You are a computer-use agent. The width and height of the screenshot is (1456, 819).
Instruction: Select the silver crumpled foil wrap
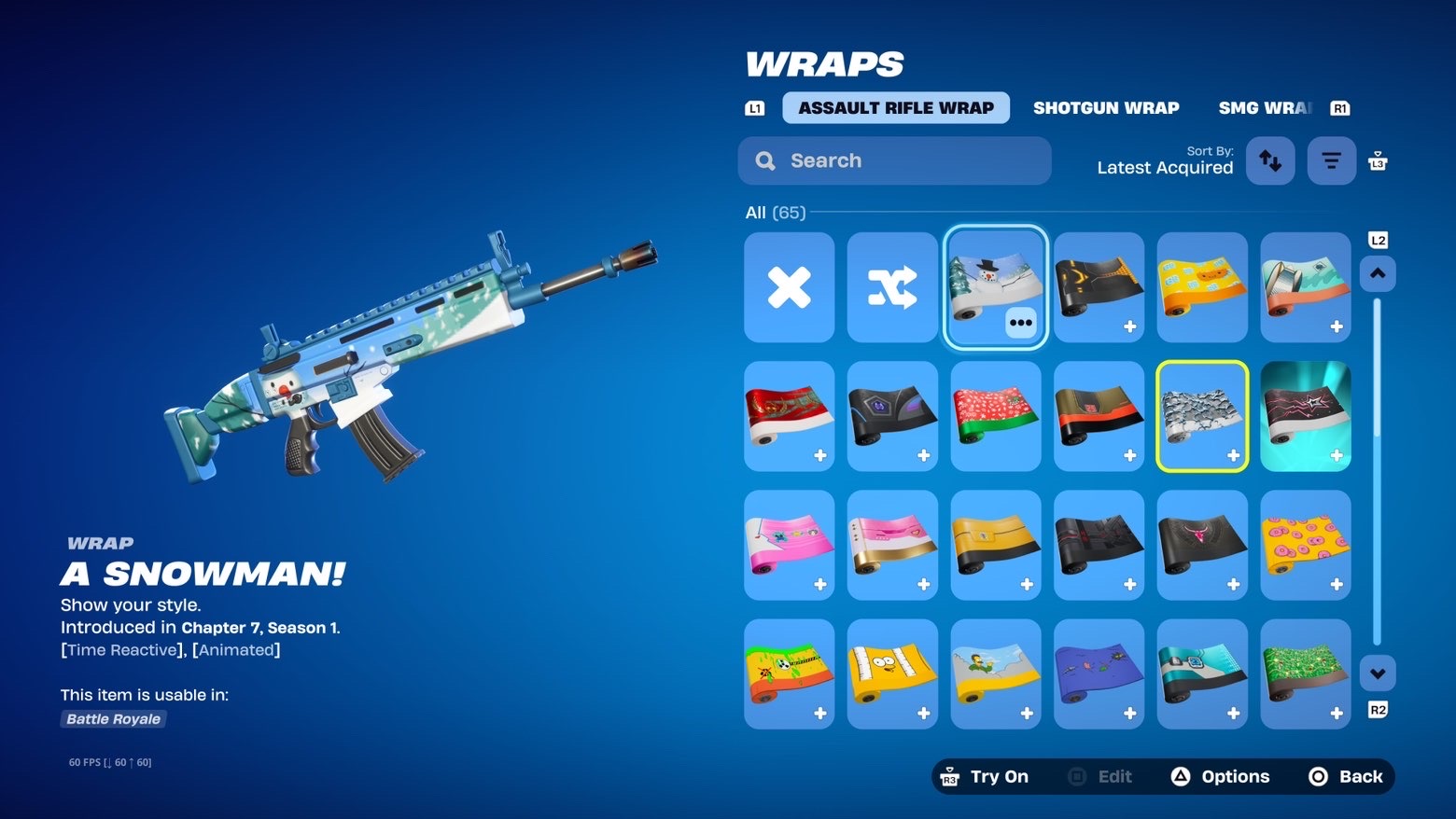click(1202, 416)
